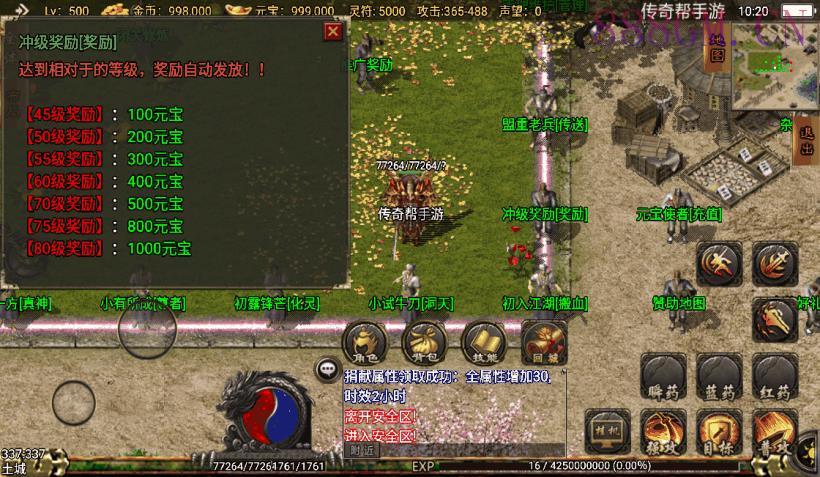The height and width of the screenshot is (477, 820).
Task: Click the 退出 exit tab
Action: [808, 148]
